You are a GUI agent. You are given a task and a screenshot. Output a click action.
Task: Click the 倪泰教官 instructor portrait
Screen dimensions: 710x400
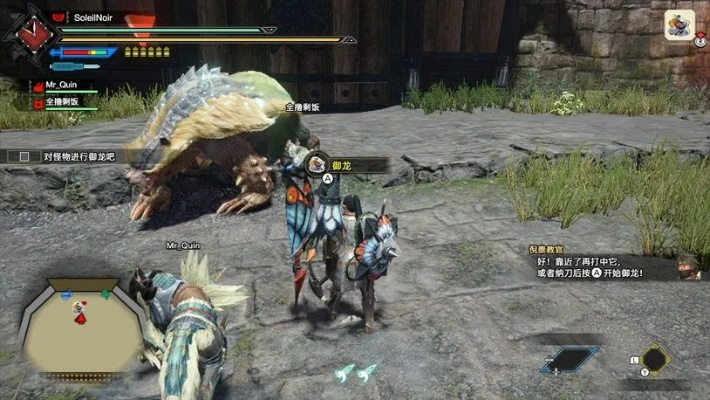(686, 266)
